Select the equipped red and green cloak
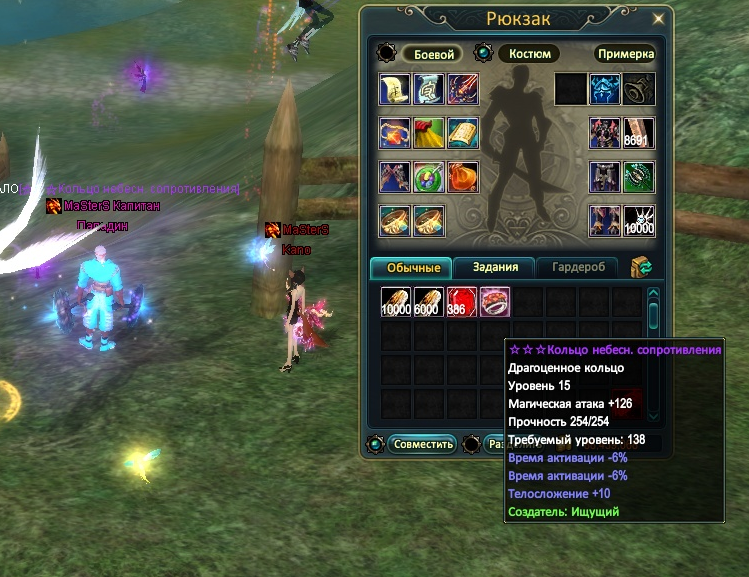 click(428, 133)
